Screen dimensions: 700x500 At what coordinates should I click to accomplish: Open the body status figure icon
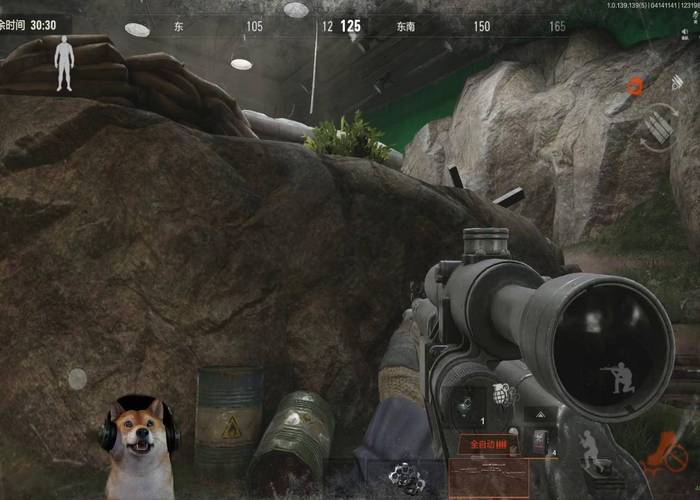pos(65,63)
